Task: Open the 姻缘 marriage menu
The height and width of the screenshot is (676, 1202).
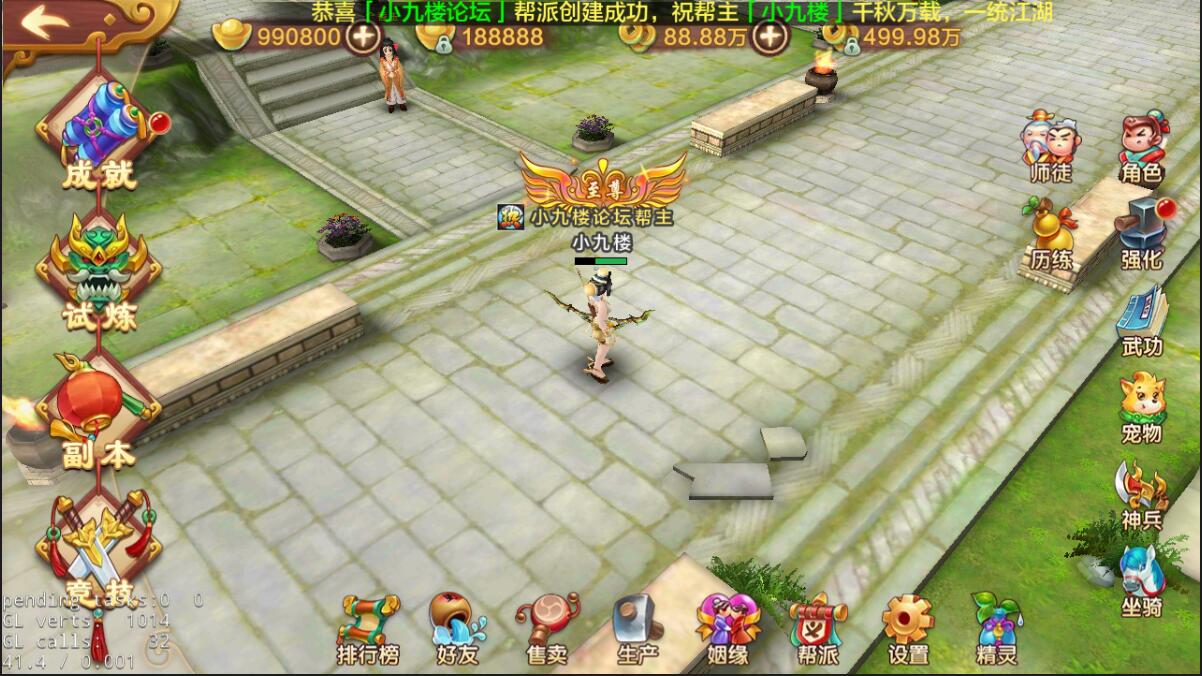Action: tap(728, 630)
